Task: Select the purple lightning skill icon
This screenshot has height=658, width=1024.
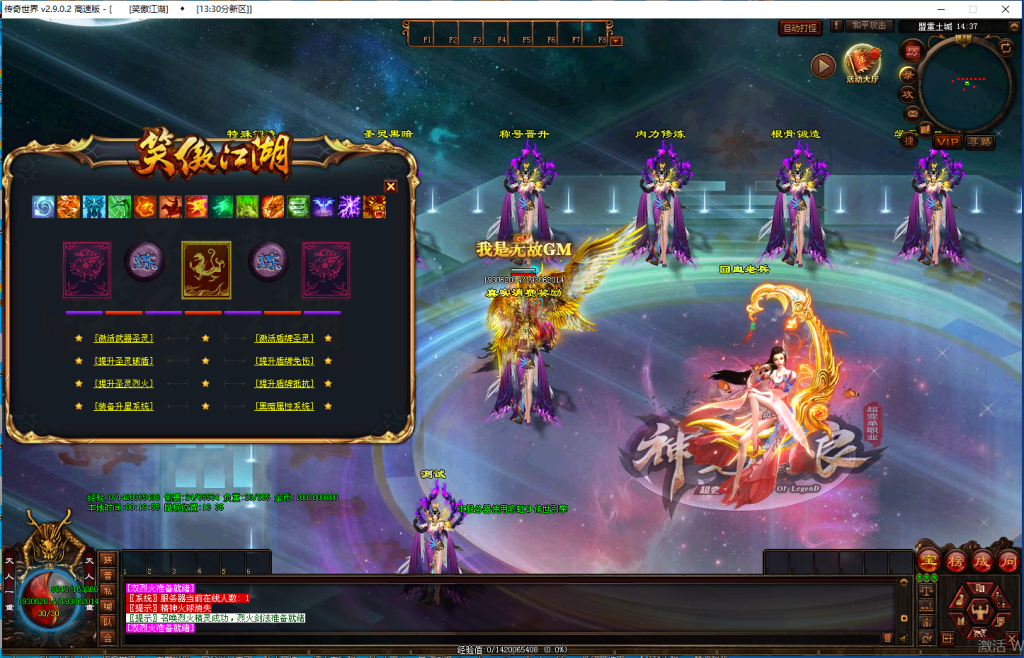Action: pyautogui.click(x=349, y=207)
